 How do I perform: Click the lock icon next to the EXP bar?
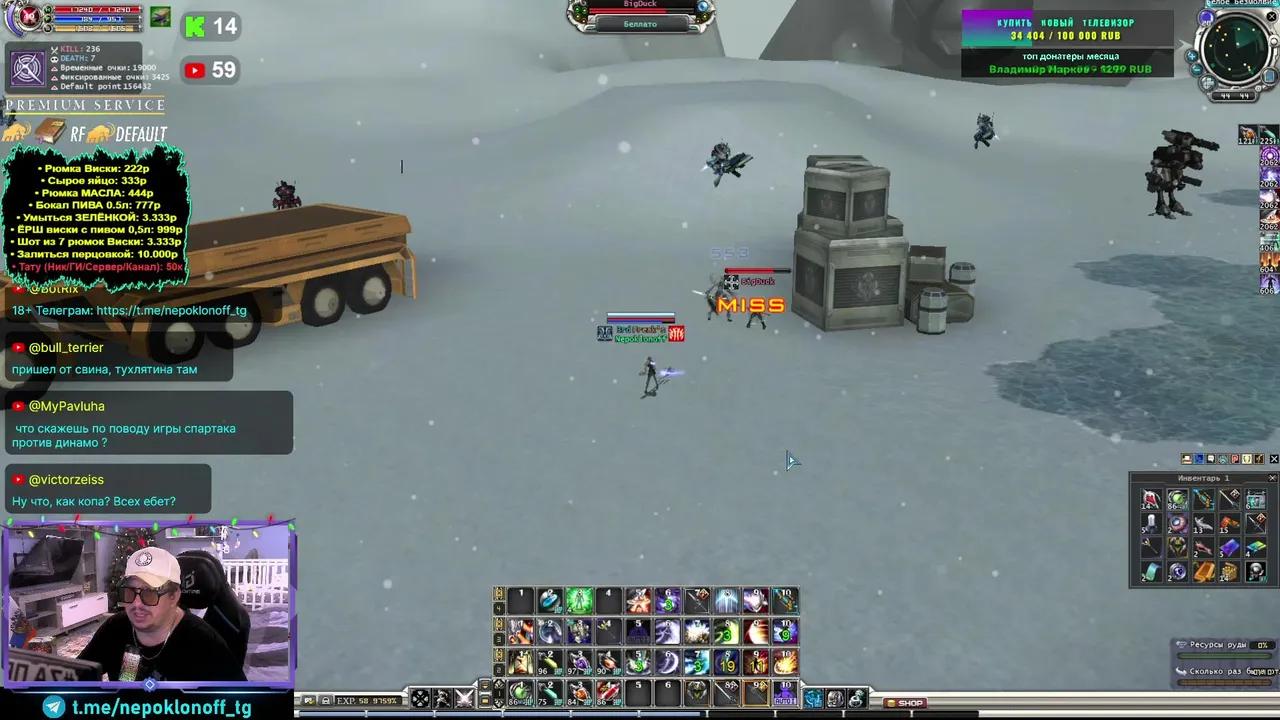point(327,700)
